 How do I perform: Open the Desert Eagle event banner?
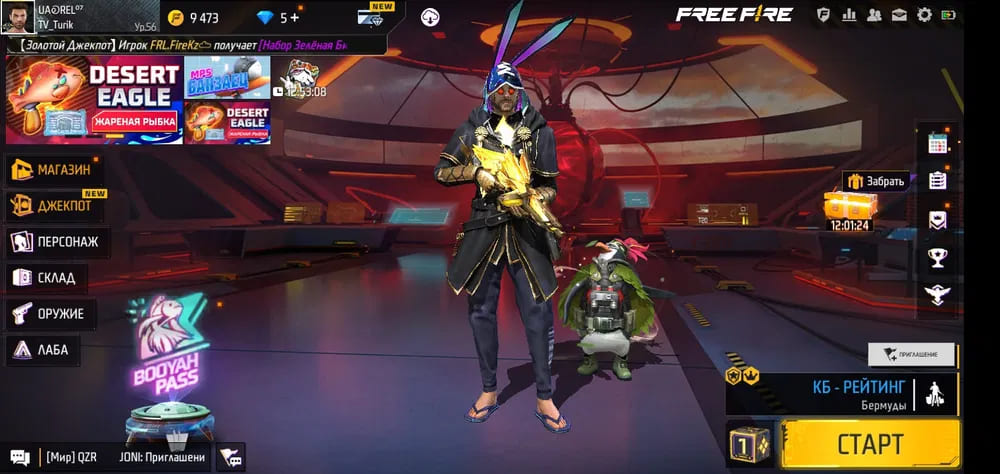pyautogui.click(x=93, y=100)
